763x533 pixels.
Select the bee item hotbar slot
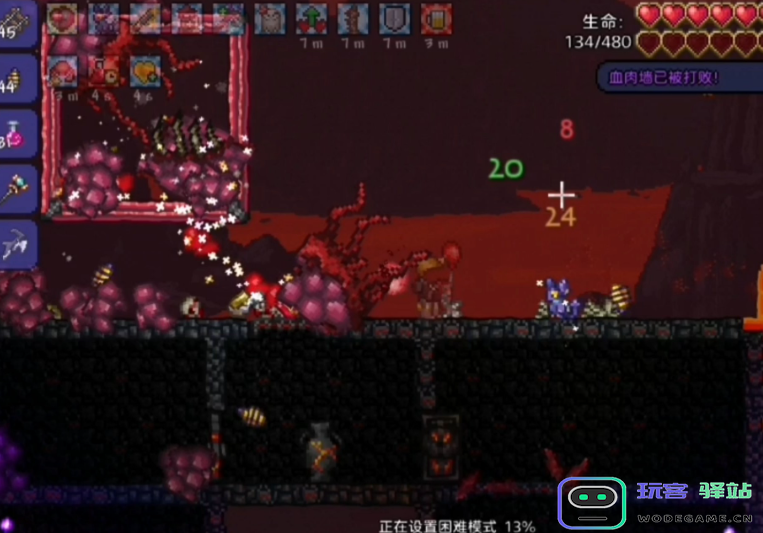tap(18, 78)
